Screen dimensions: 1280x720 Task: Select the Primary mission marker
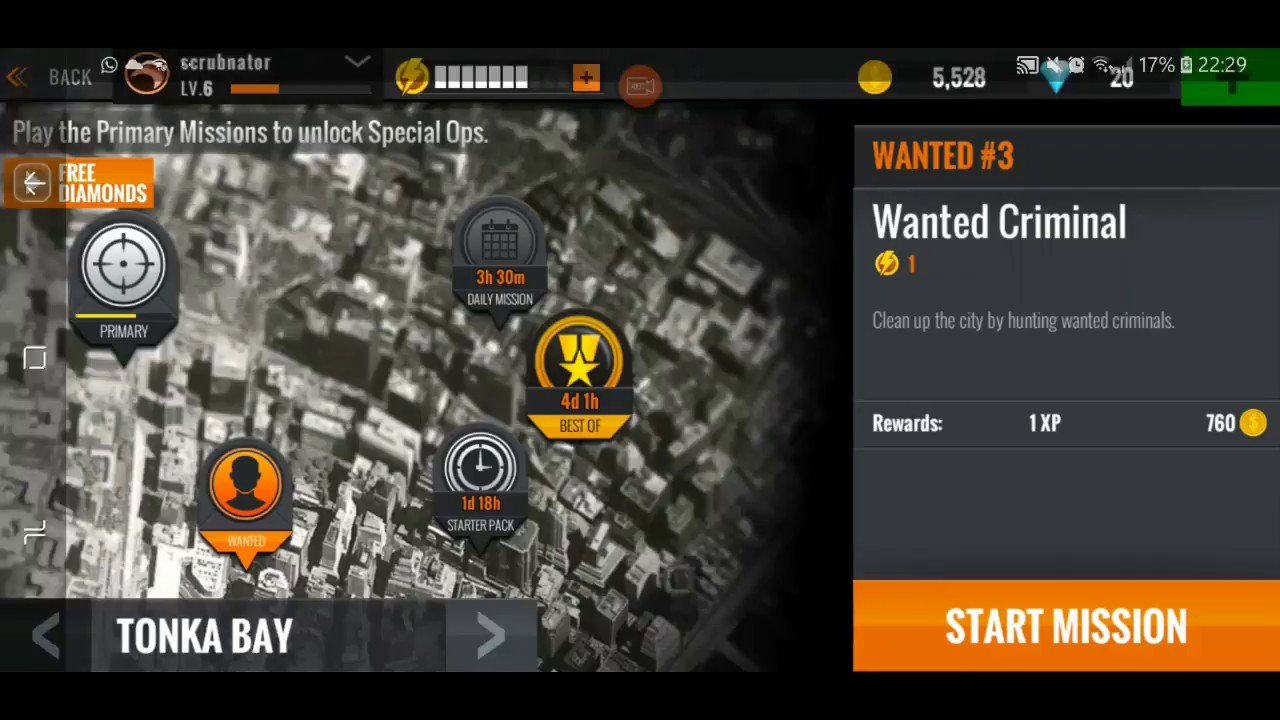[124, 268]
